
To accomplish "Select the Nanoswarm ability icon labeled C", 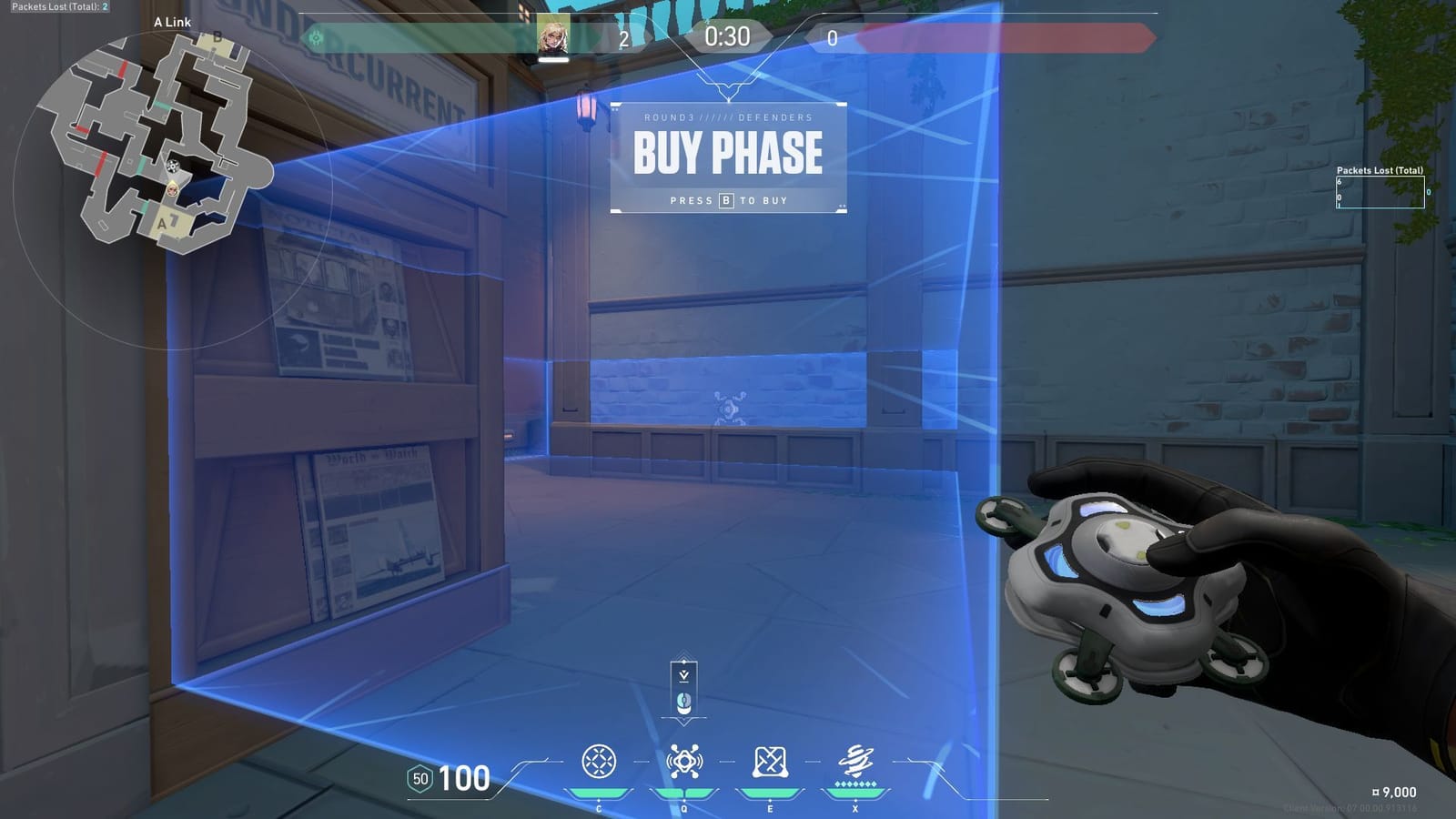I will [x=599, y=761].
